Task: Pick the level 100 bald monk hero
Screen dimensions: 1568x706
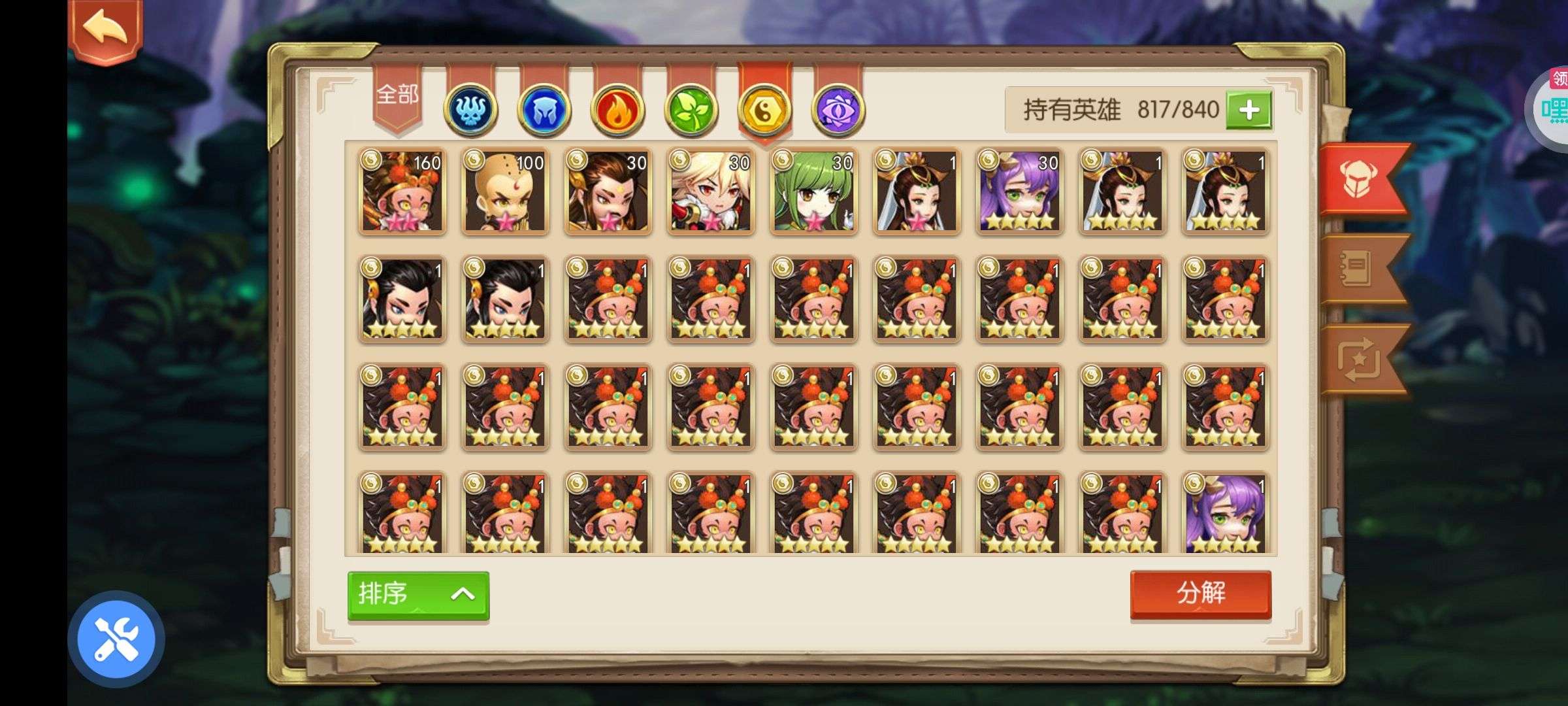Action: pyautogui.click(x=505, y=191)
